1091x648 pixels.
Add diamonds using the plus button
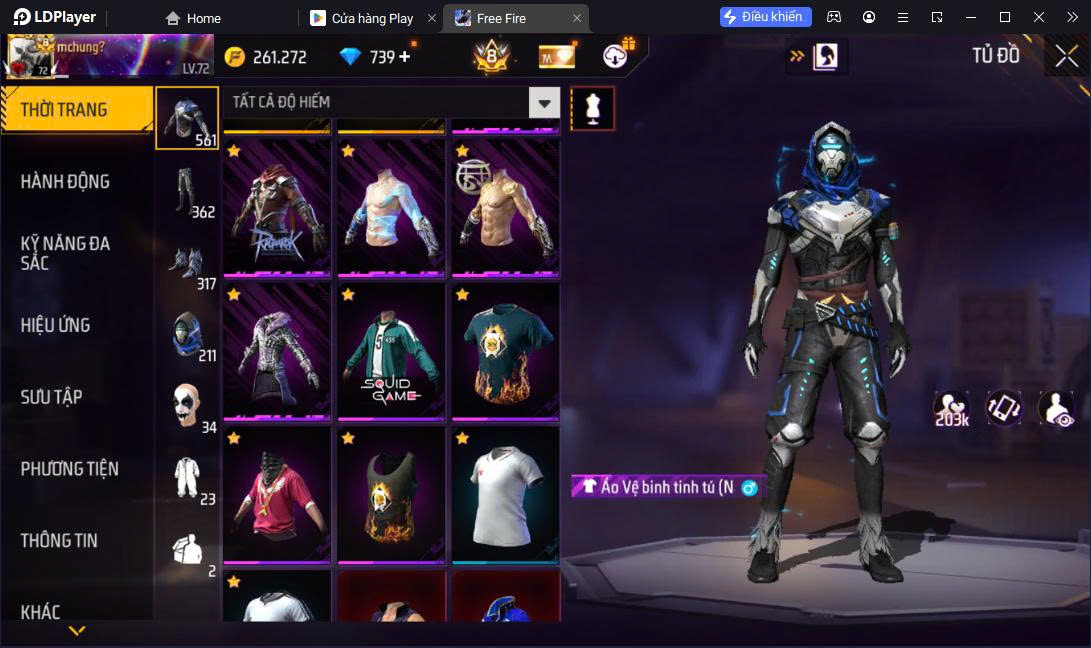pyautogui.click(x=405, y=57)
